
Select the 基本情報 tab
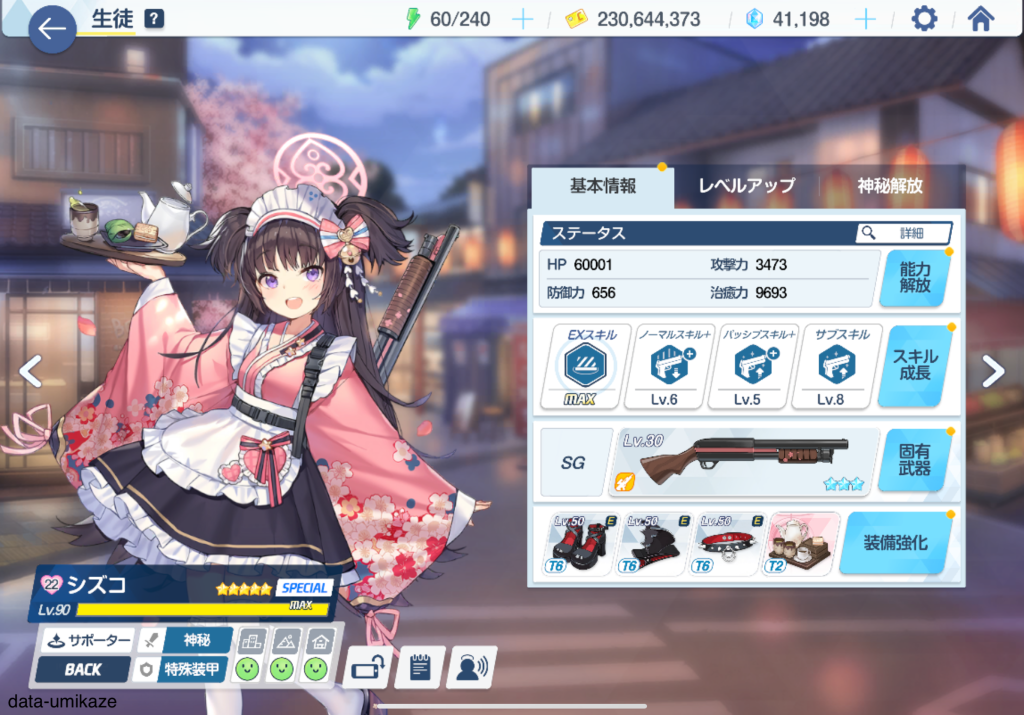[602, 186]
